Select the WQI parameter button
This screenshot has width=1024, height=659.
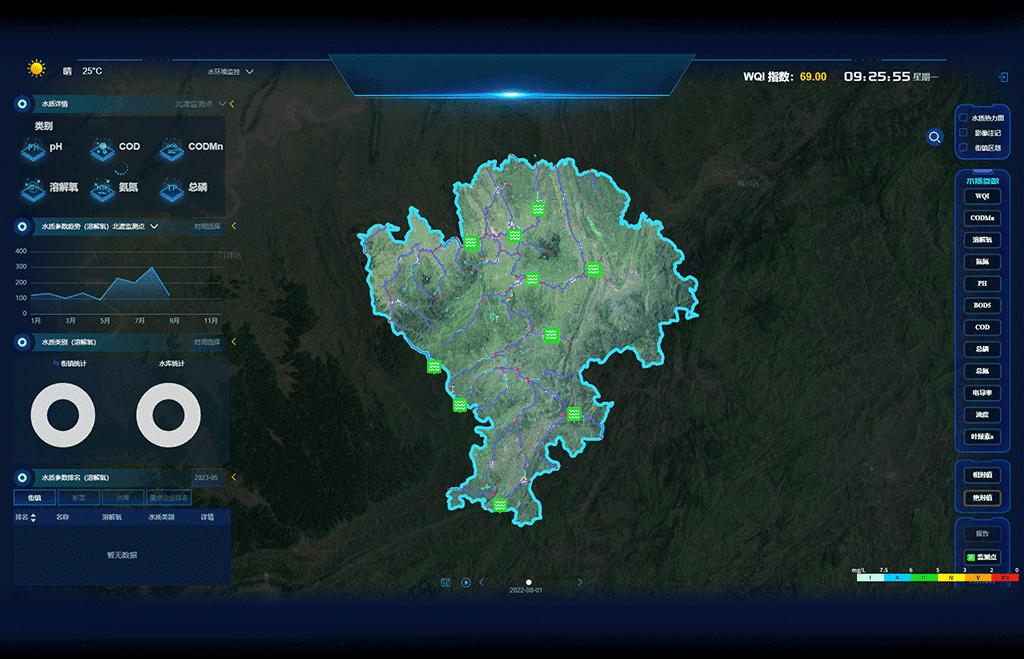tap(982, 196)
